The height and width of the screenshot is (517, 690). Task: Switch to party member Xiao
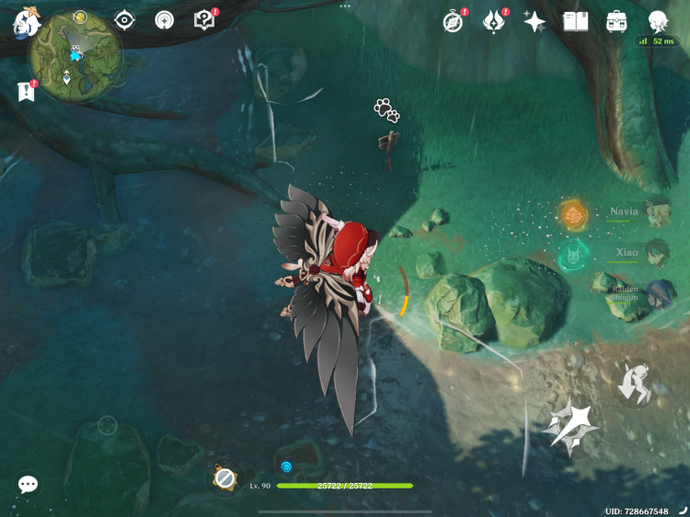point(657,252)
